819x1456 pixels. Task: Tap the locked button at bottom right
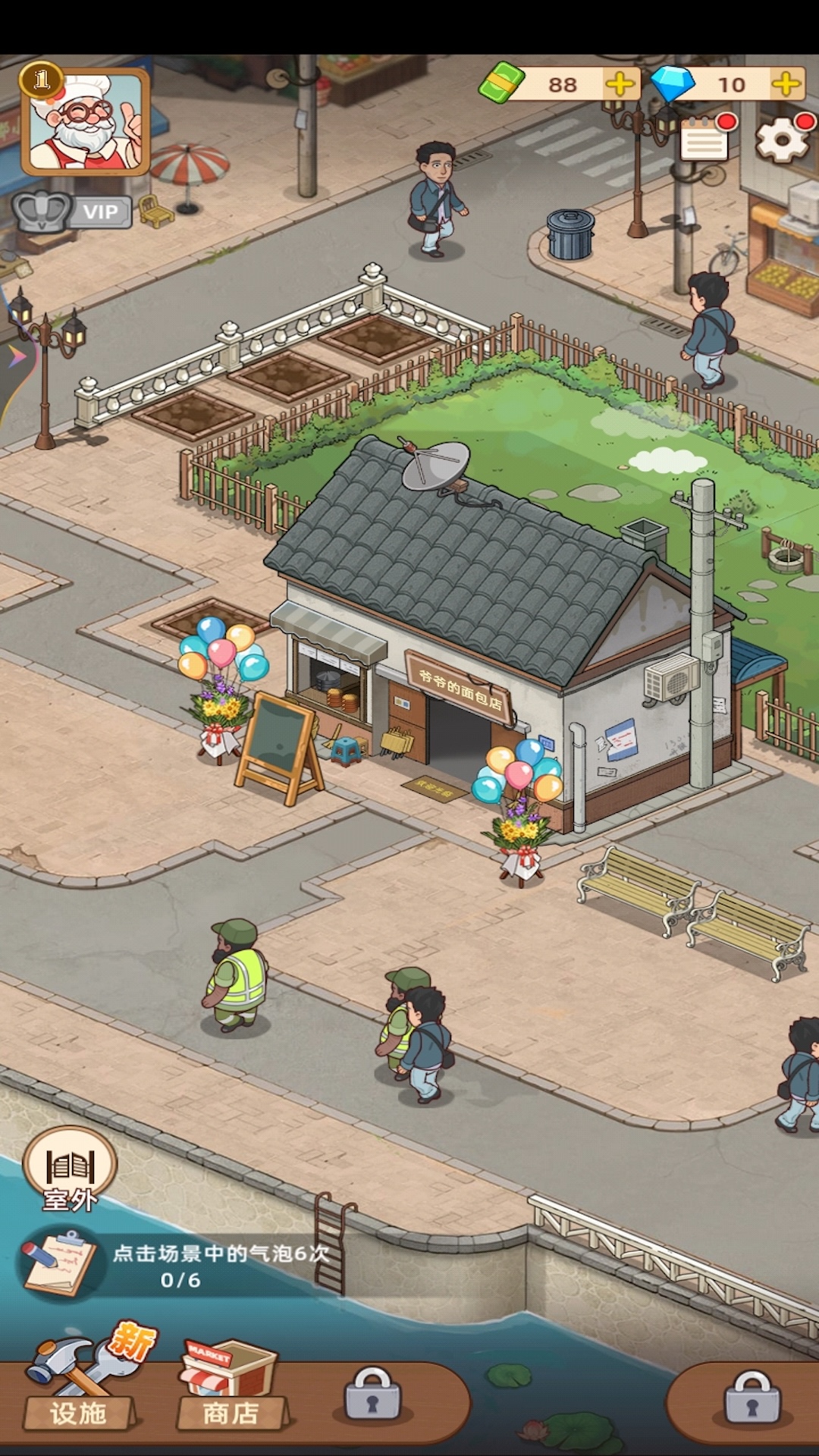pos(752,1398)
